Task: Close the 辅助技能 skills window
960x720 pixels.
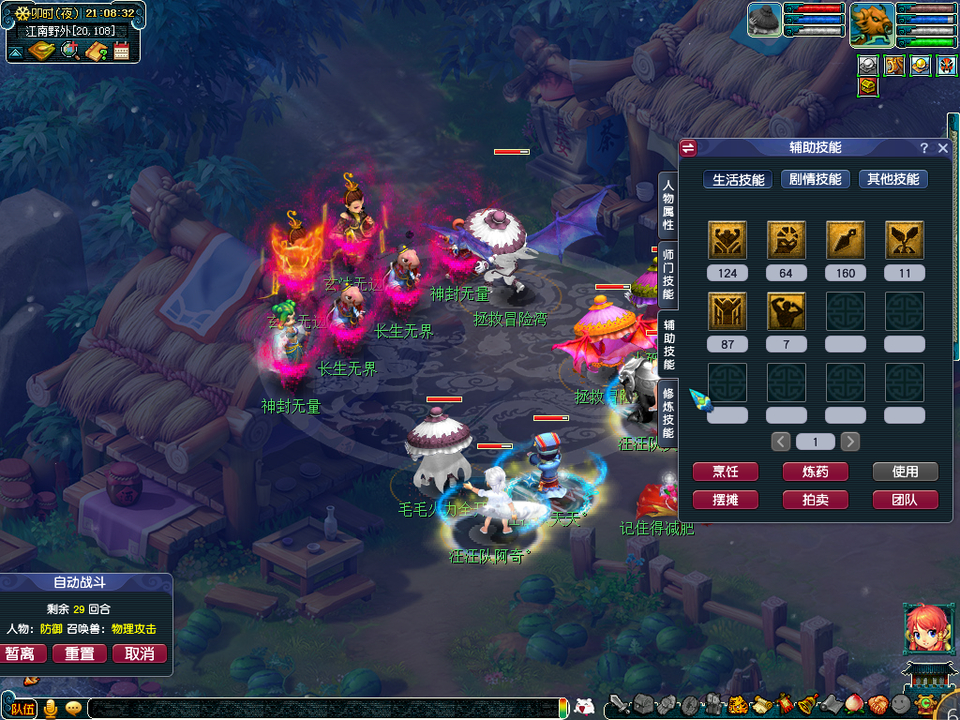Action: tap(942, 148)
